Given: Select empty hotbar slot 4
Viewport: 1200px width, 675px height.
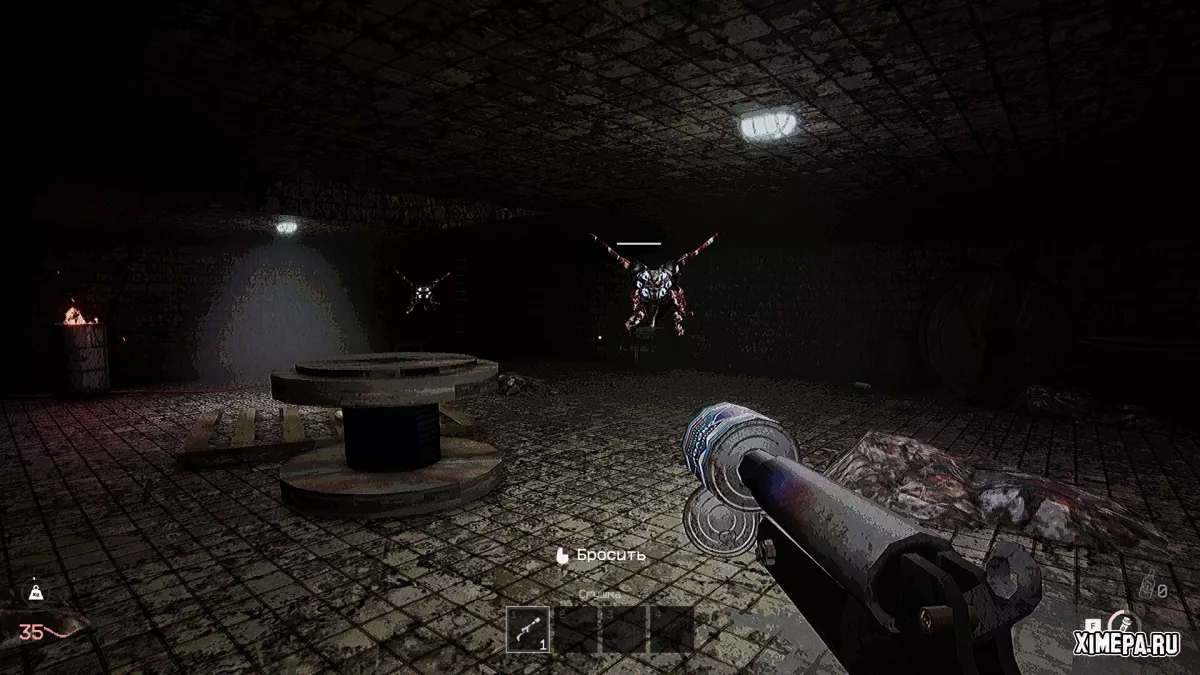Looking at the screenshot, I should click(672, 630).
